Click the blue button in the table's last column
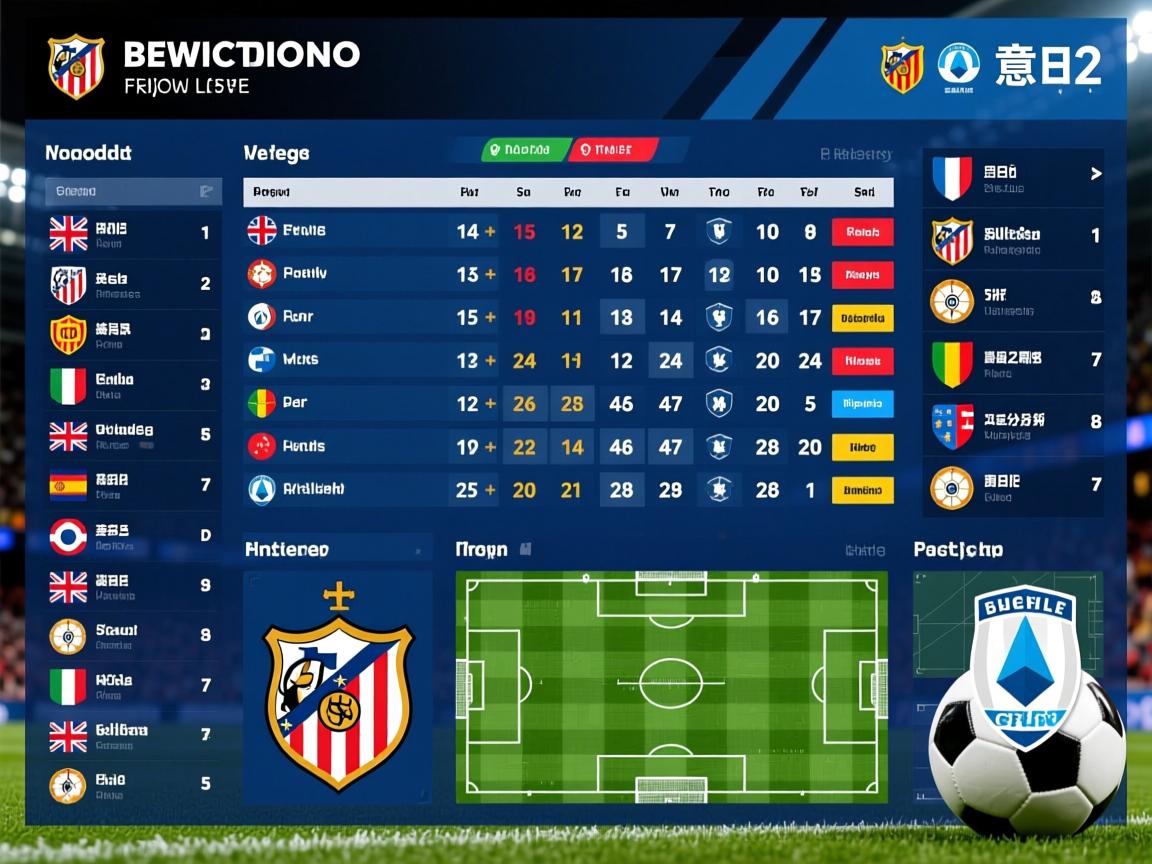The image size is (1152, 864). 862,404
